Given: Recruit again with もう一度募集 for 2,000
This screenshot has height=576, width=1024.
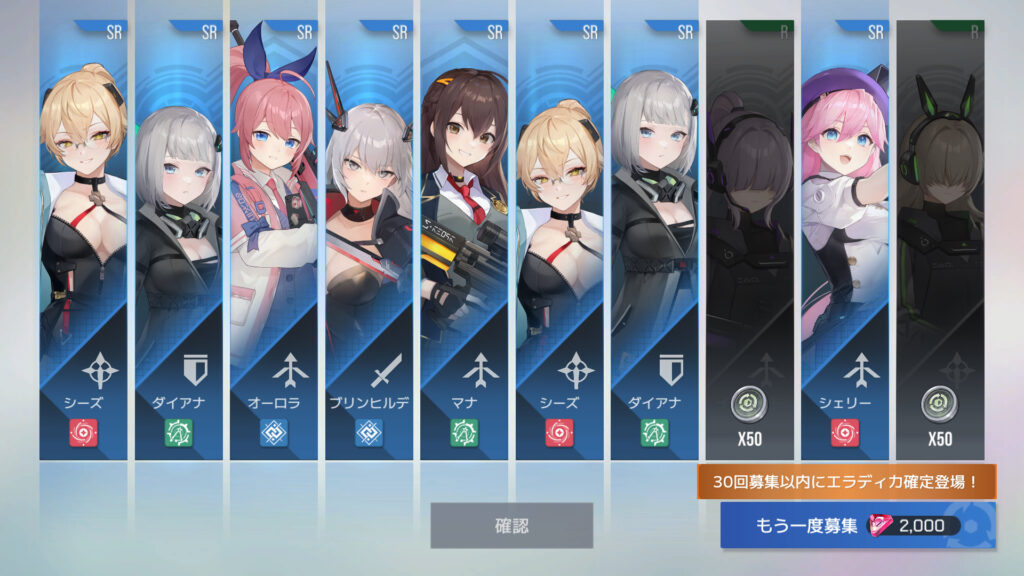Looking at the screenshot, I should tap(857, 526).
